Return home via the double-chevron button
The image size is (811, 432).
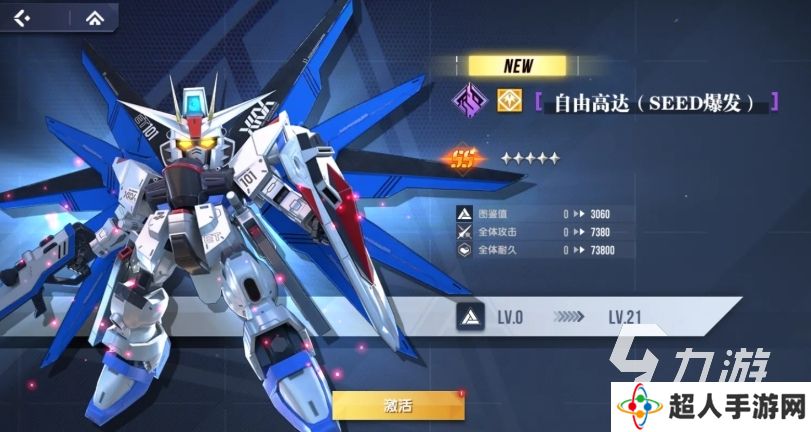point(96,18)
